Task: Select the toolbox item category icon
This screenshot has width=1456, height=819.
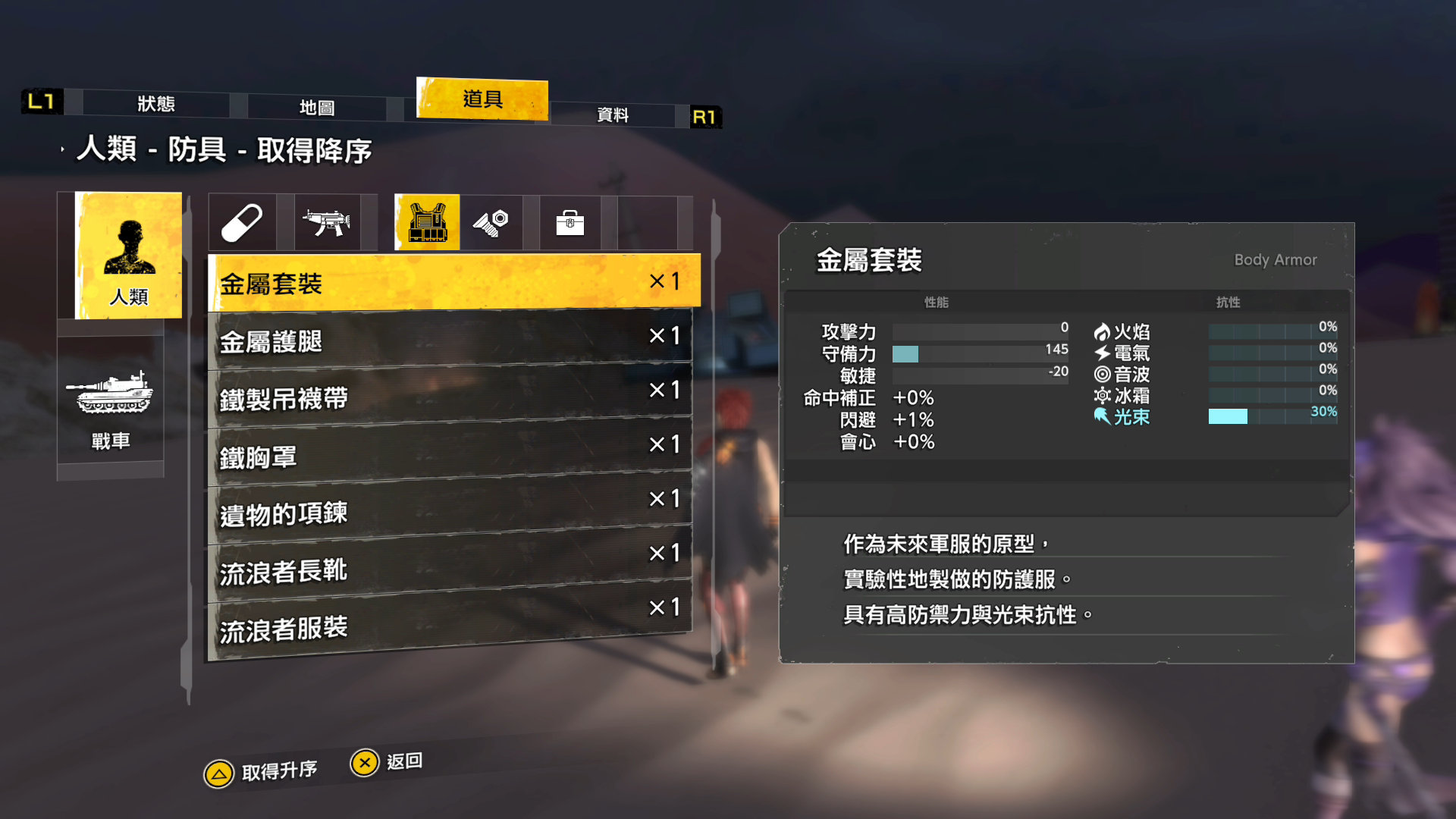Action: [570, 221]
